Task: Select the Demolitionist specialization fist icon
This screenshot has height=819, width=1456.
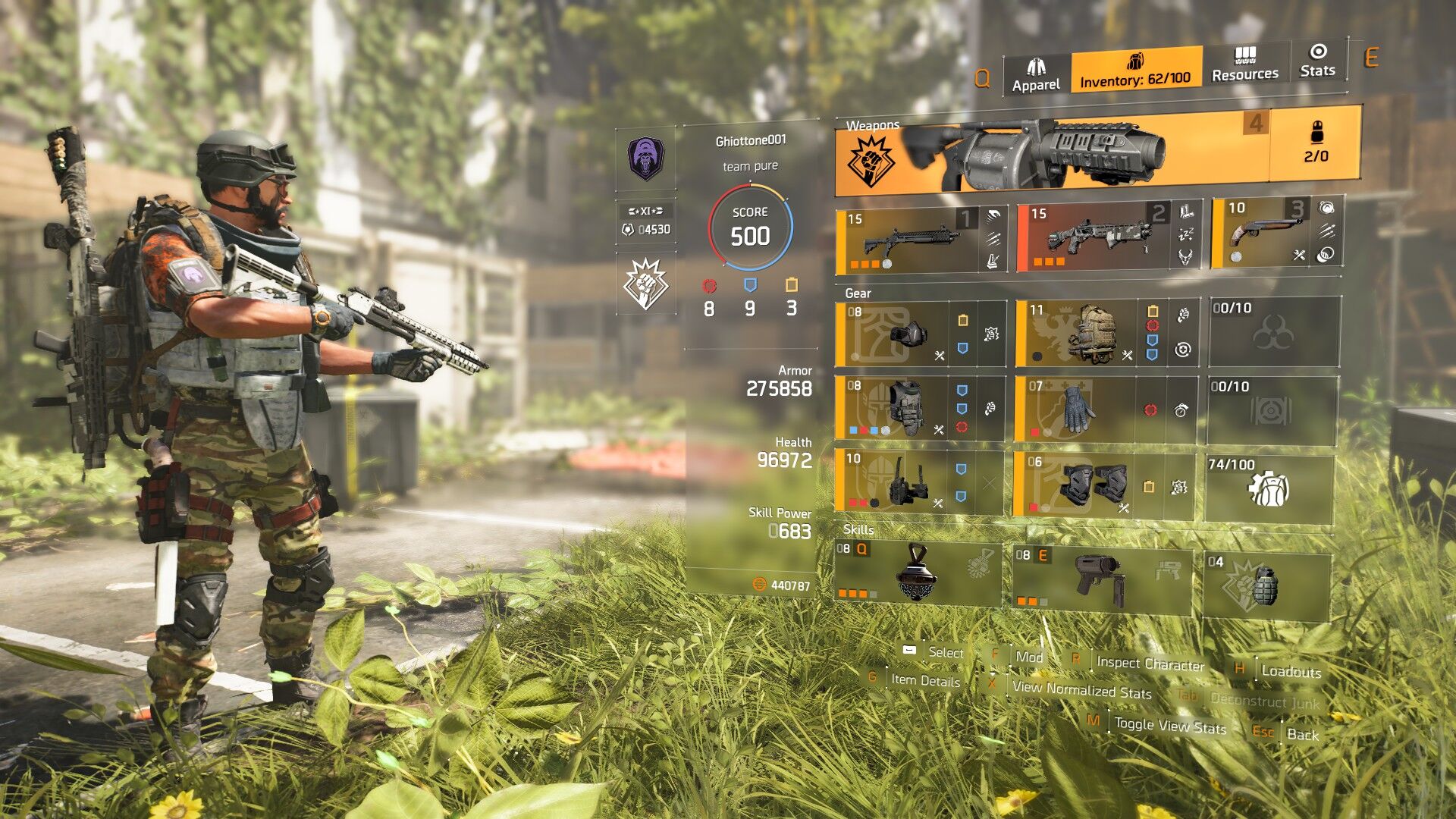Action: [x=645, y=284]
